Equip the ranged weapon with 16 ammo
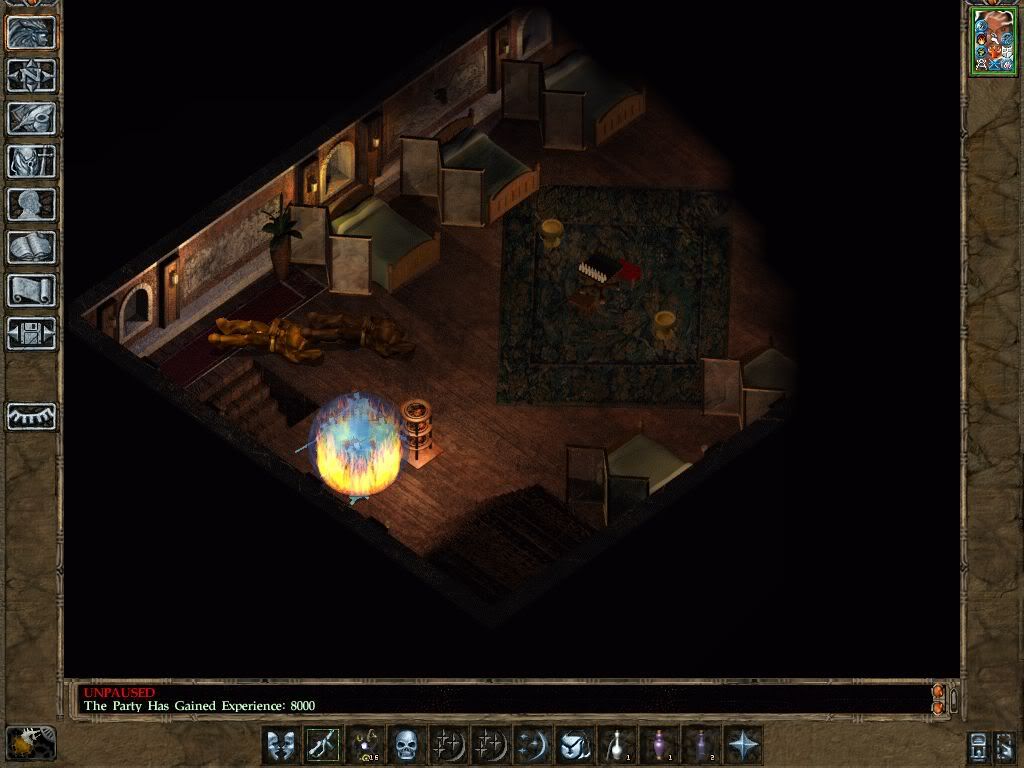1024x768 pixels. tap(365, 745)
